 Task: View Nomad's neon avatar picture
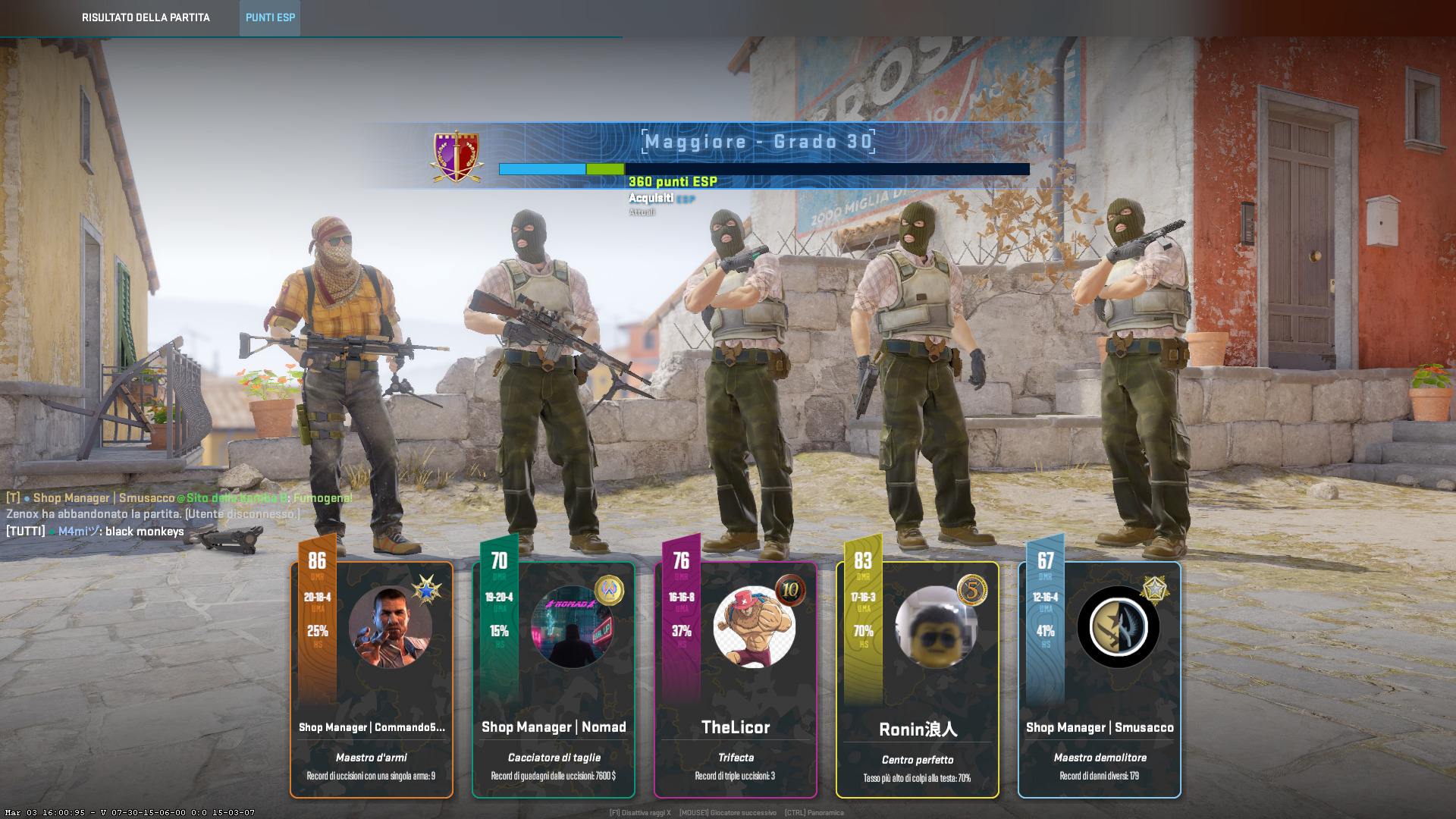point(572,627)
